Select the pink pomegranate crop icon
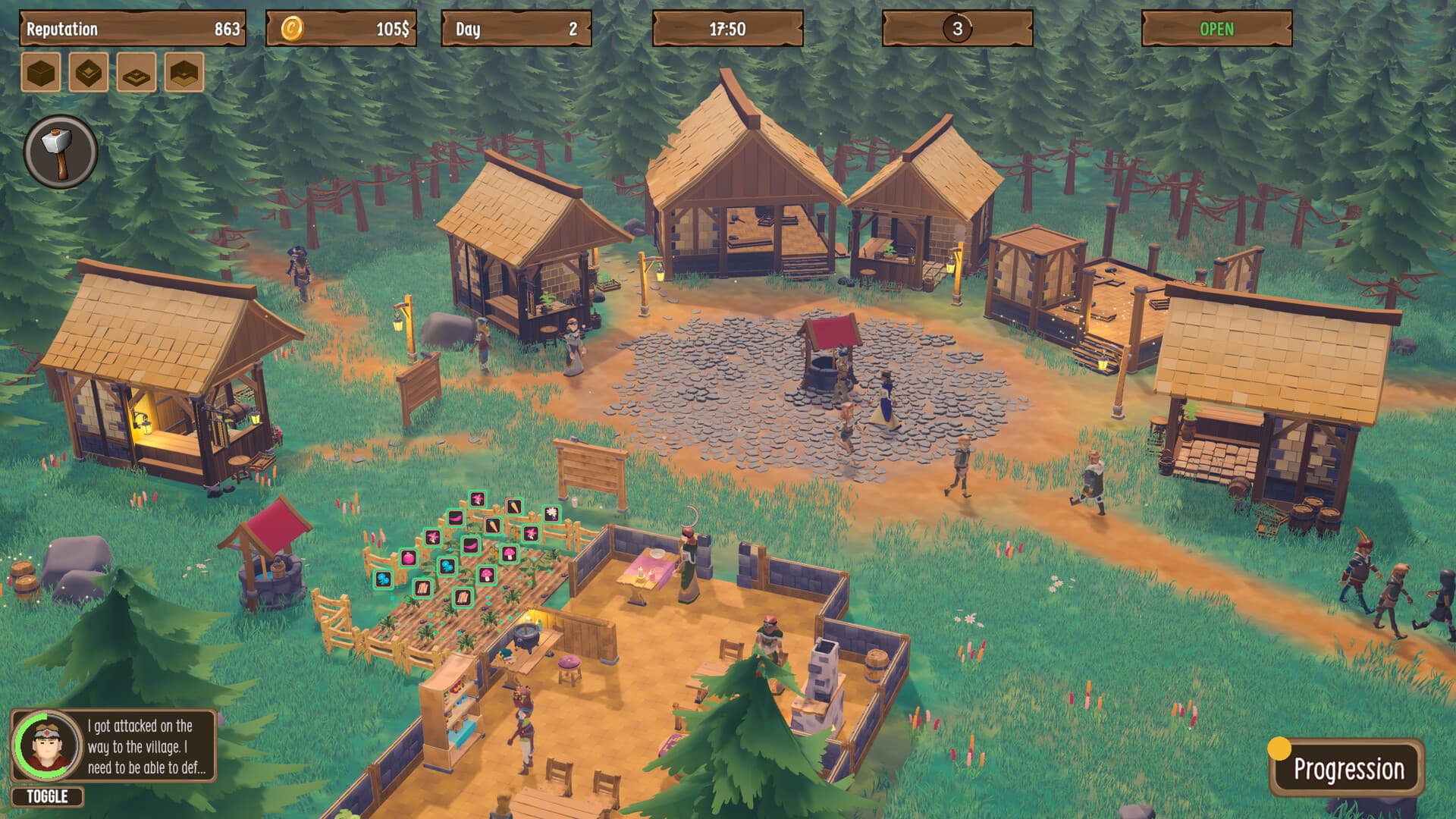 point(409,558)
